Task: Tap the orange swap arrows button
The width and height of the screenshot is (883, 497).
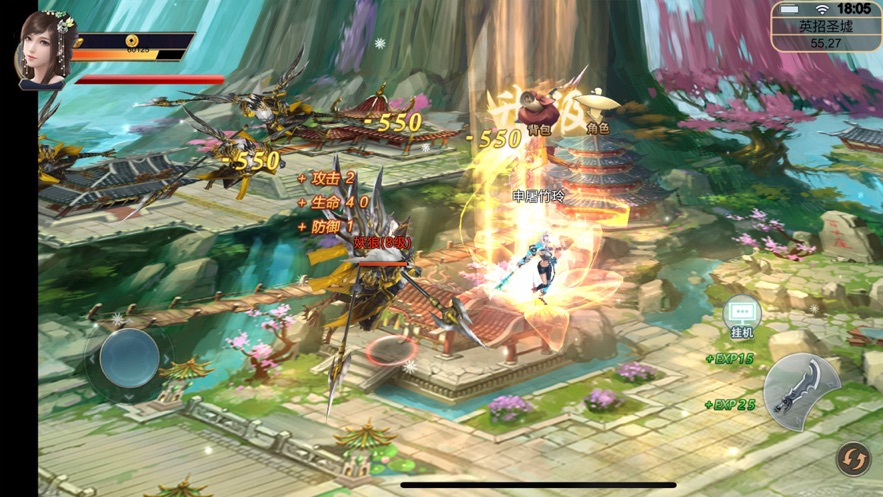Action: [852, 458]
